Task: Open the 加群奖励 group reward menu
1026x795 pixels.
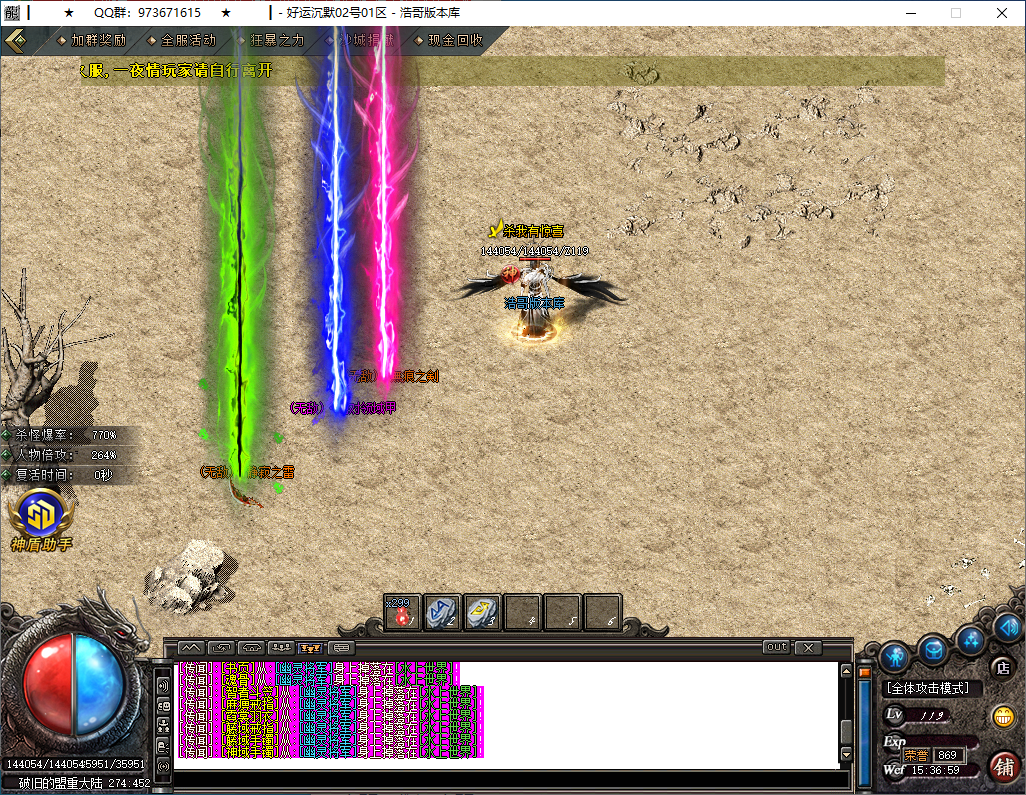Action: click(x=98, y=41)
